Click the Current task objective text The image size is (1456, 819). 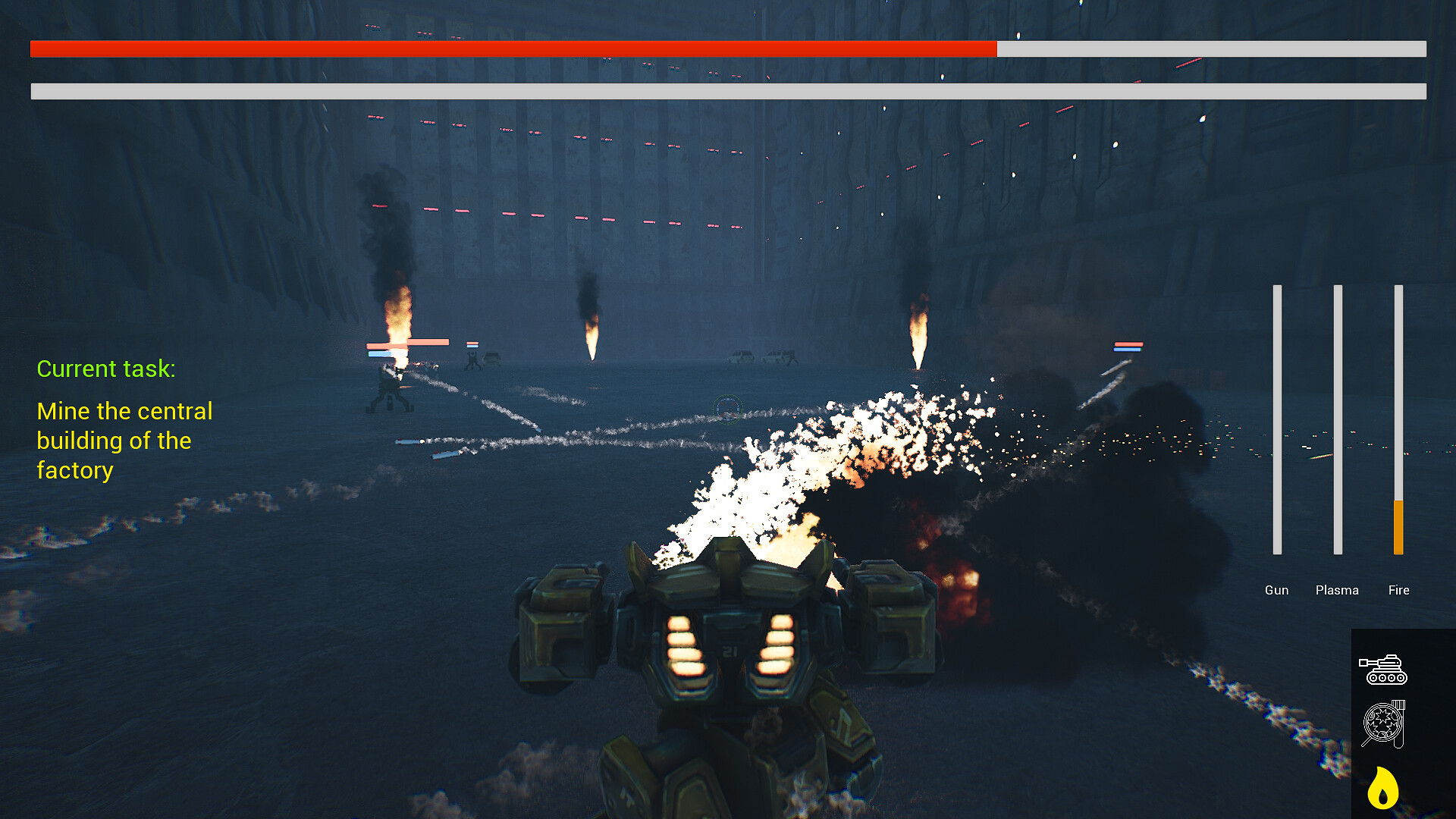tap(124, 441)
